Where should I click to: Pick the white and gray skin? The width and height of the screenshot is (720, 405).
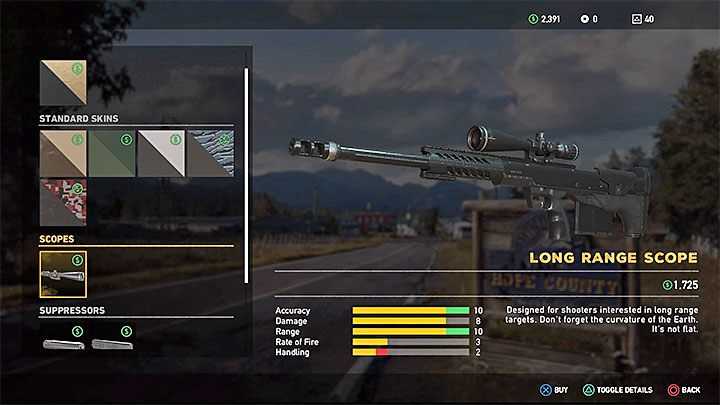(x=160, y=153)
